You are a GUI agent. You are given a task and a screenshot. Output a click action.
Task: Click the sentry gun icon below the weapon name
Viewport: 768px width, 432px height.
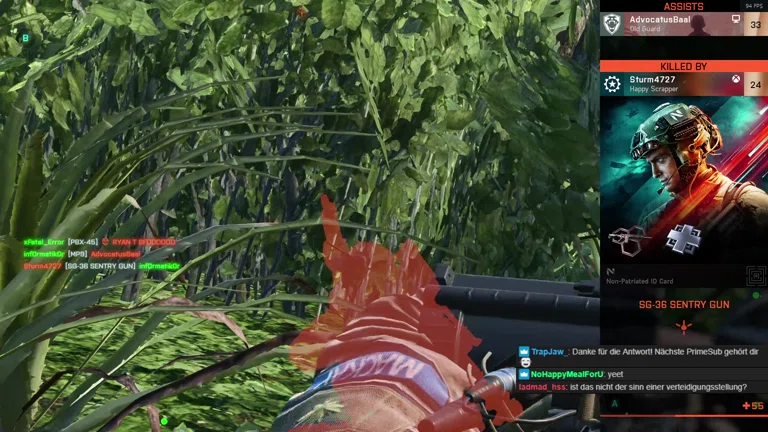point(684,326)
